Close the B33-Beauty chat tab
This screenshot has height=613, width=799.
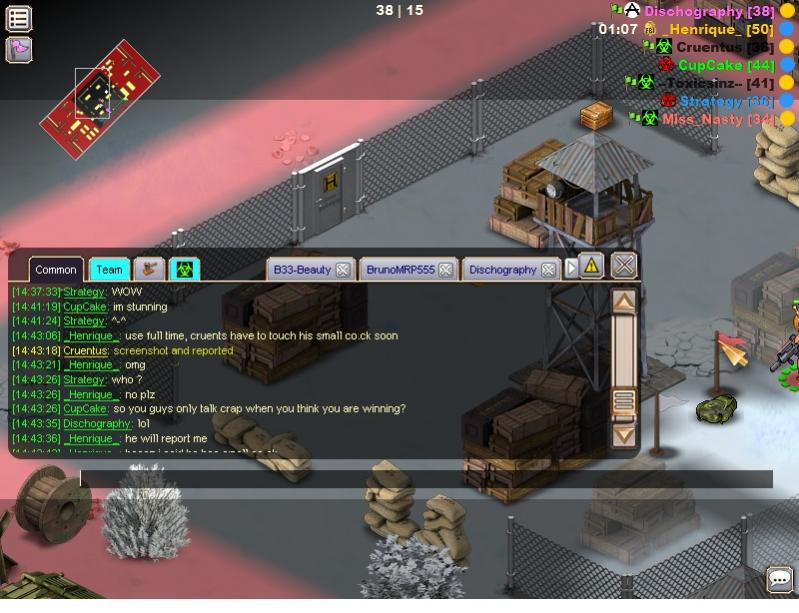click(x=343, y=269)
